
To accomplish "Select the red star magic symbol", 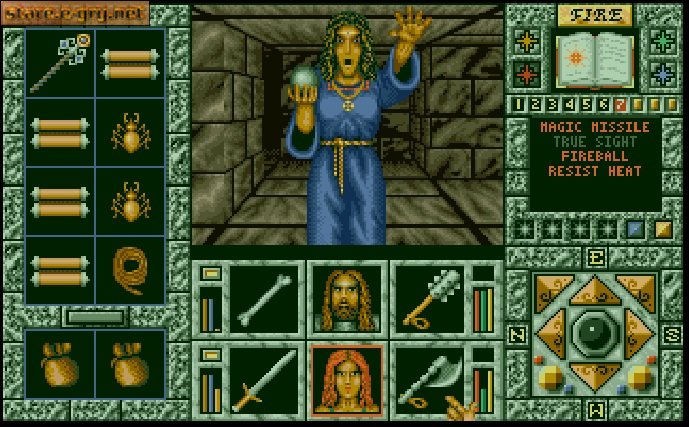I will tap(527, 73).
